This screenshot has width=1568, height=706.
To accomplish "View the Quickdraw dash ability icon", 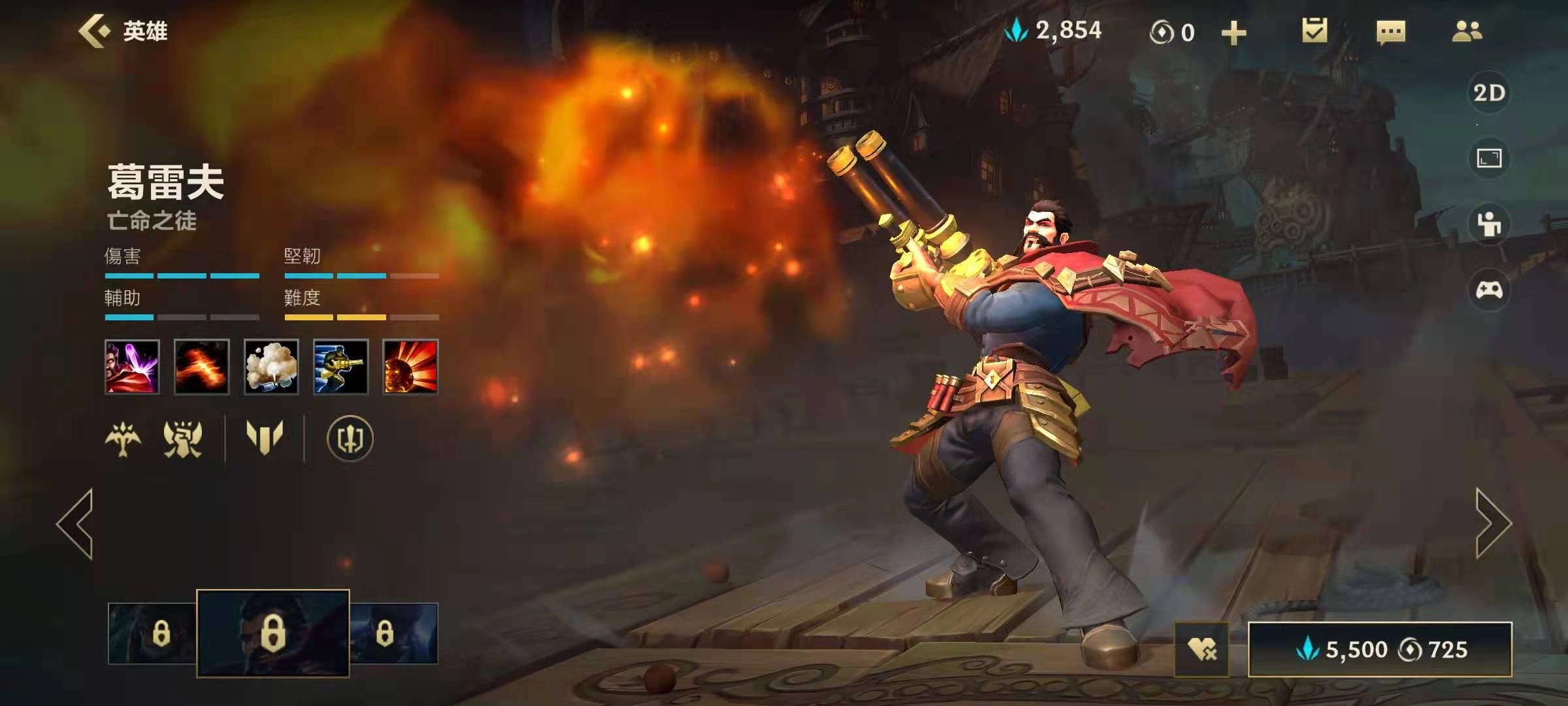I will (340, 367).
